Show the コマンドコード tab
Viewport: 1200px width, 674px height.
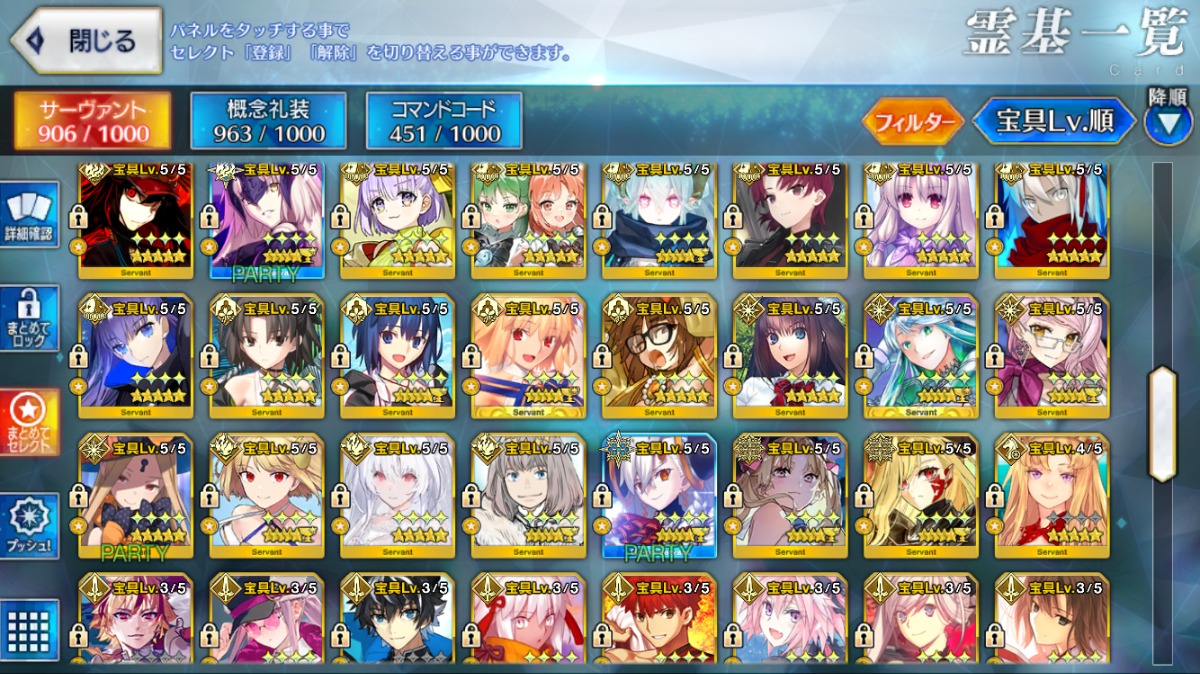coord(444,121)
